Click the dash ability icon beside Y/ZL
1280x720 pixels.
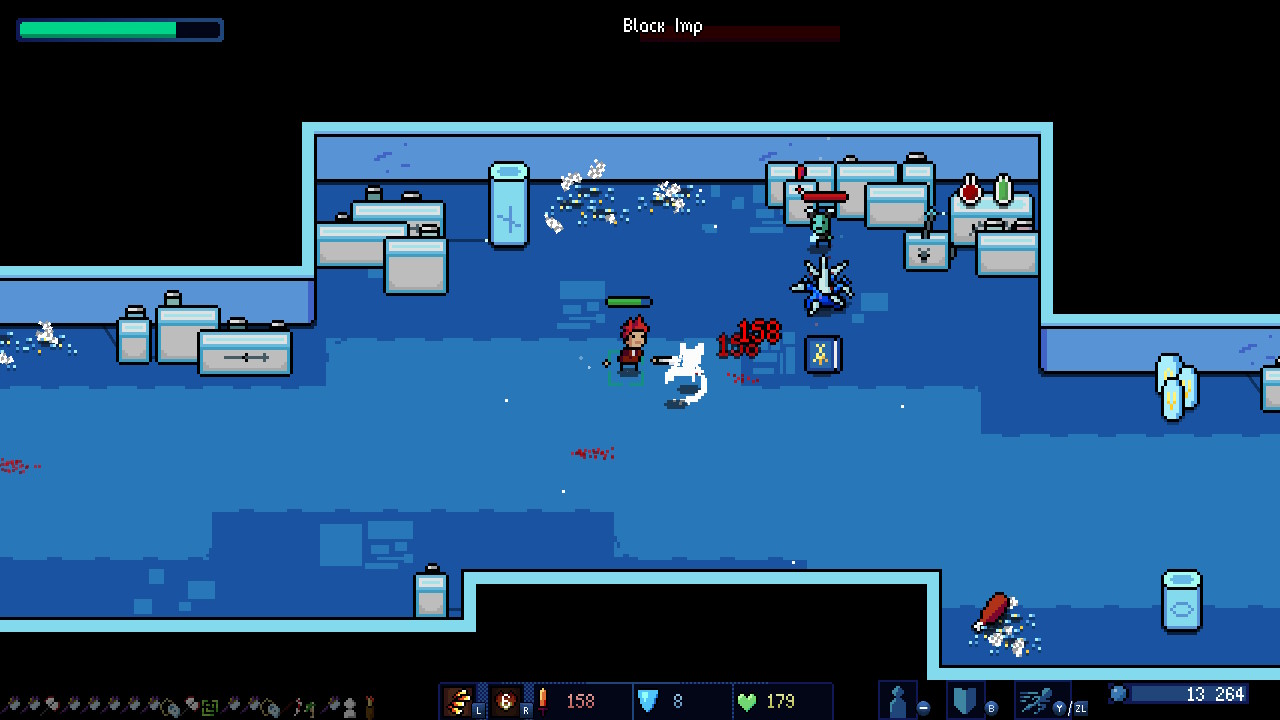pyautogui.click(x=1032, y=700)
